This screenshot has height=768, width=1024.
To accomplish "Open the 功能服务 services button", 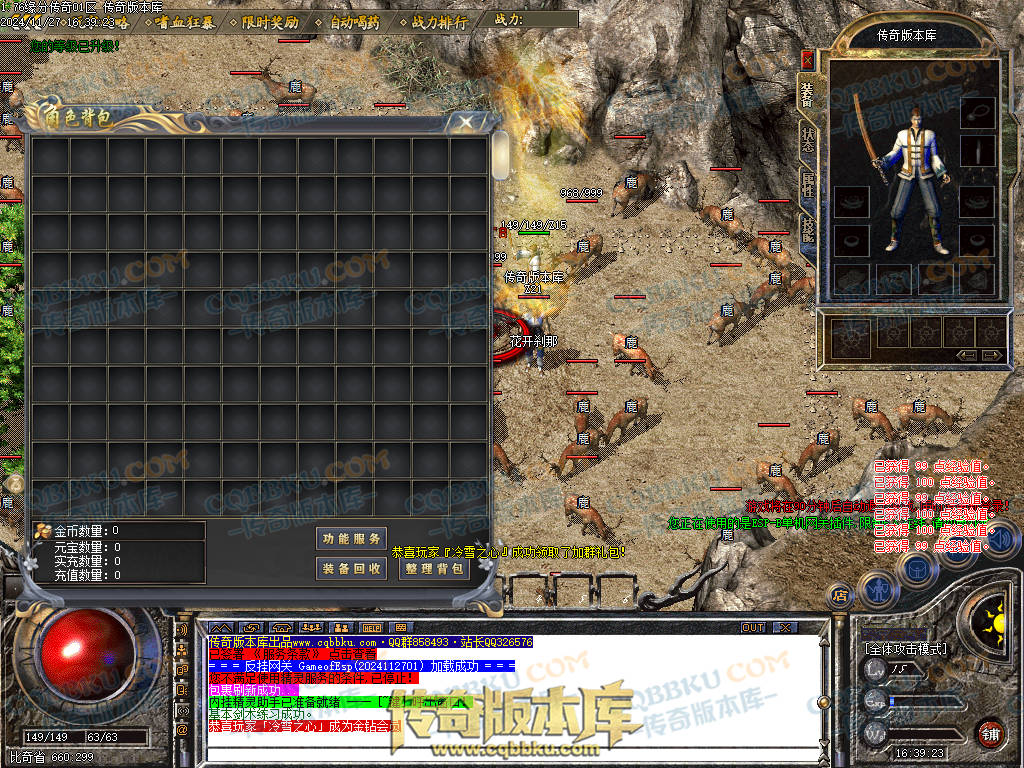I will click(351, 538).
